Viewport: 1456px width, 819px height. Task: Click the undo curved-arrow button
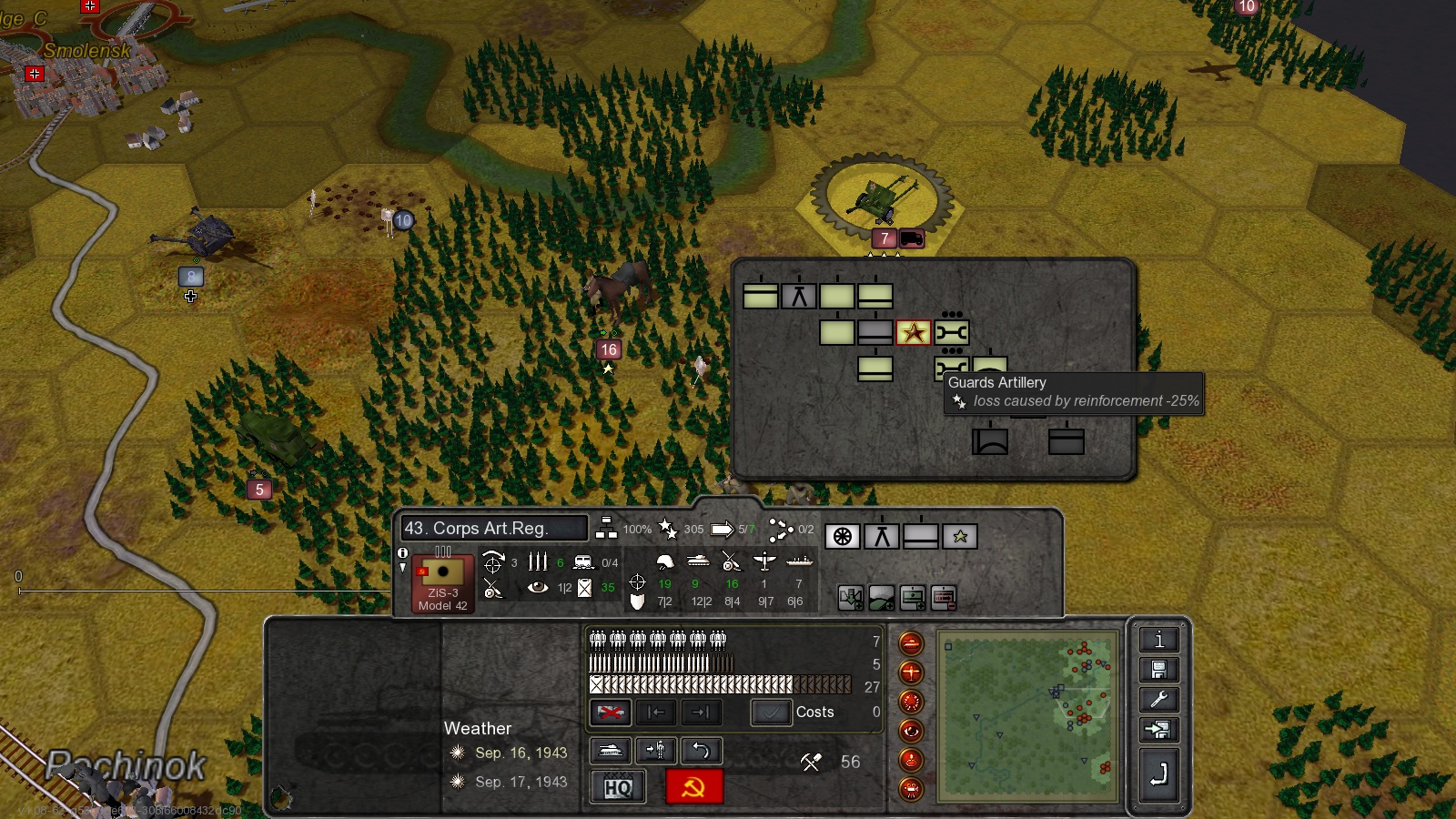tap(701, 751)
